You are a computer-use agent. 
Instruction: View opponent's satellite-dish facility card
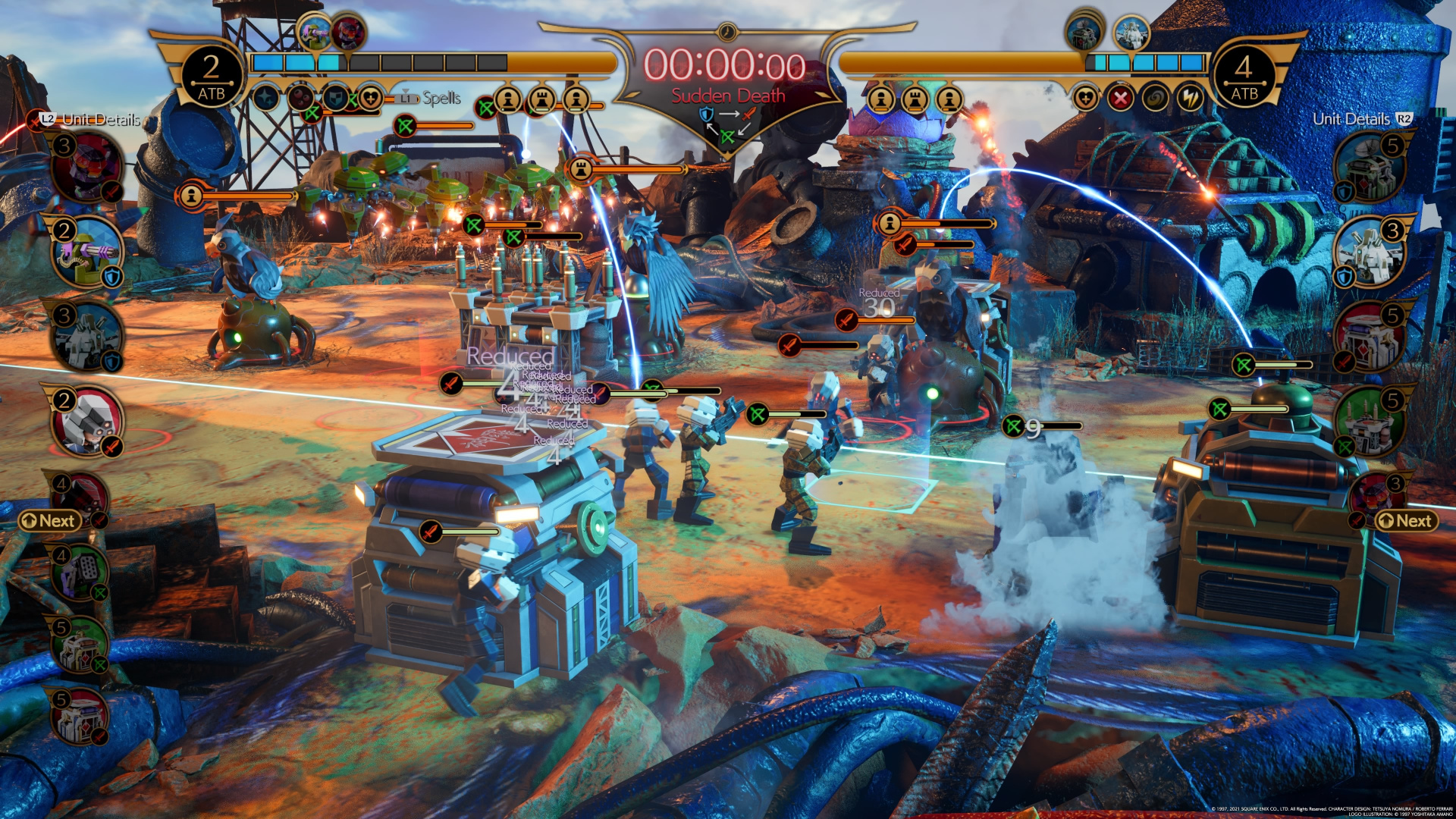[x=1370, y=168]
